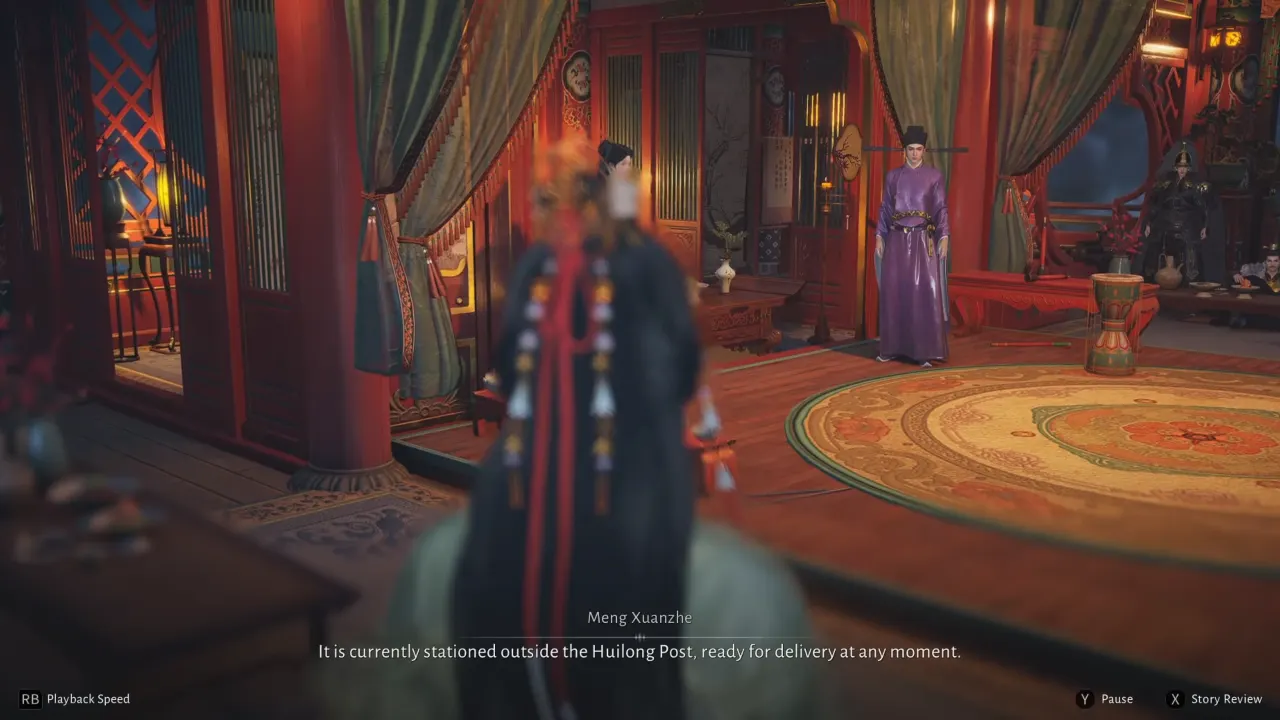Click the Huilong Post dialogue line
The image size is (1280, 720).
point(639,650)
